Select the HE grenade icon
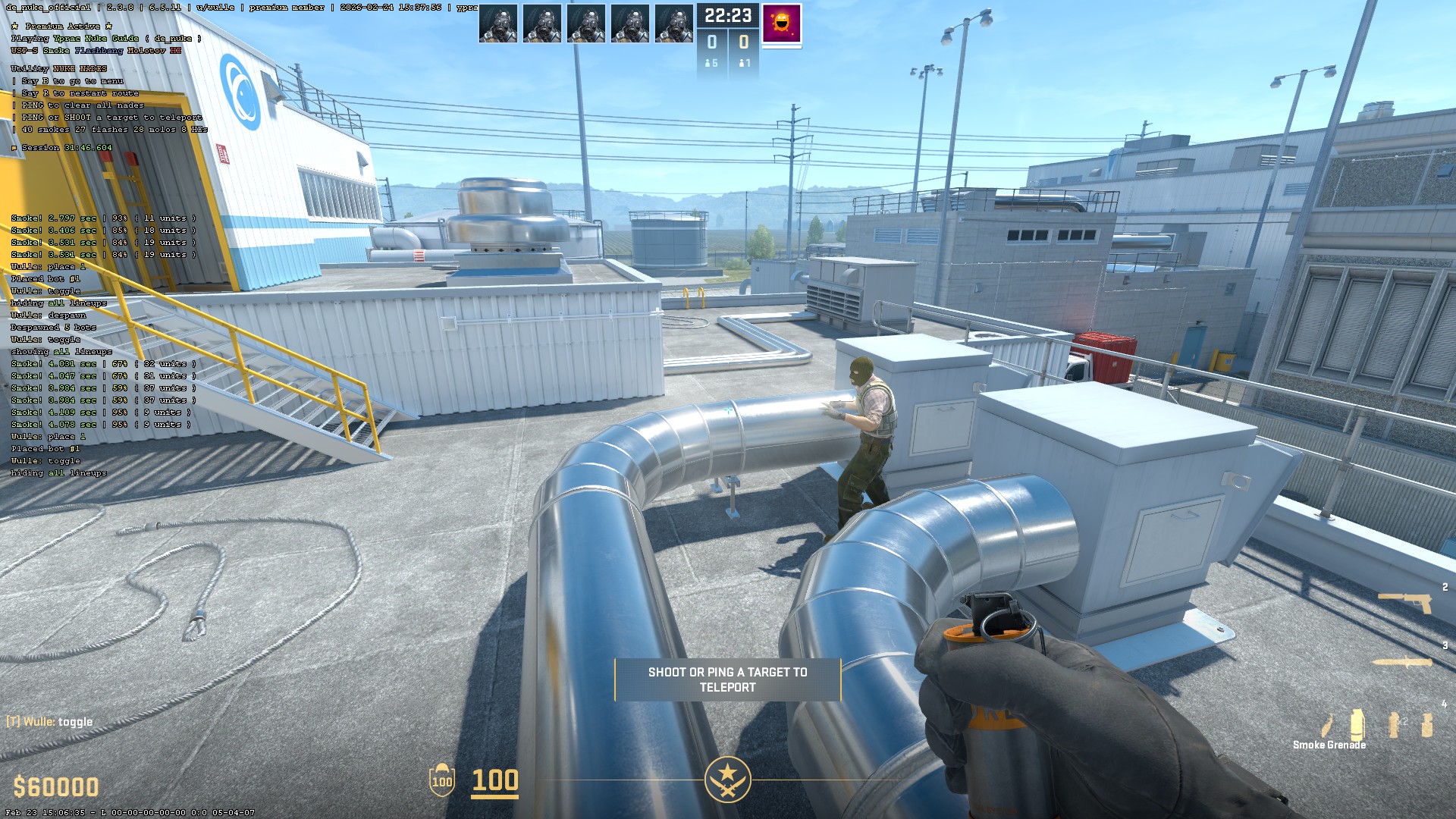Screen dimensions: 1456x819 [x=1427, y=725]
